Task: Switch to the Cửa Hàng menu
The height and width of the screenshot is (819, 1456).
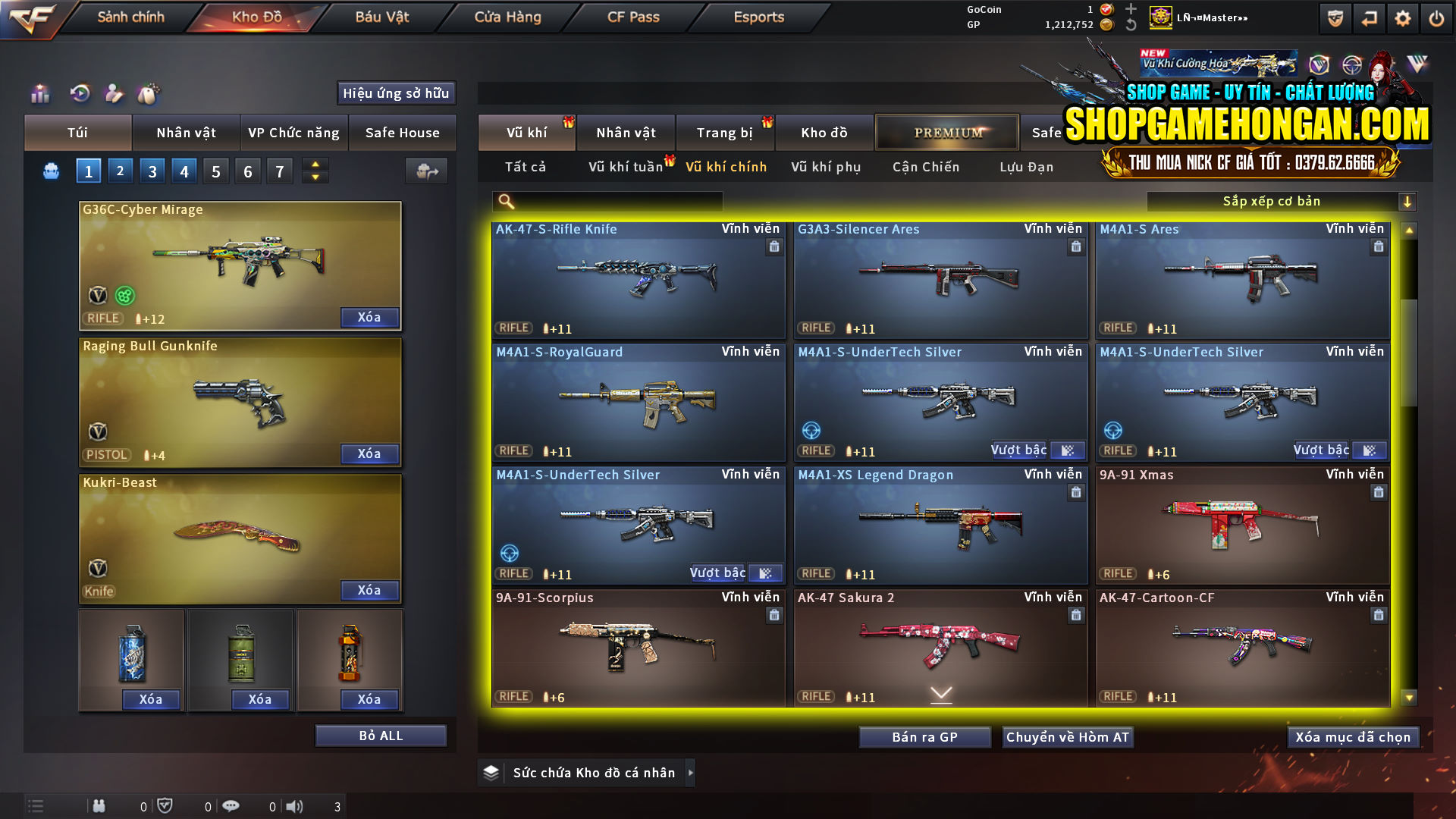Action: pos(507,17)
